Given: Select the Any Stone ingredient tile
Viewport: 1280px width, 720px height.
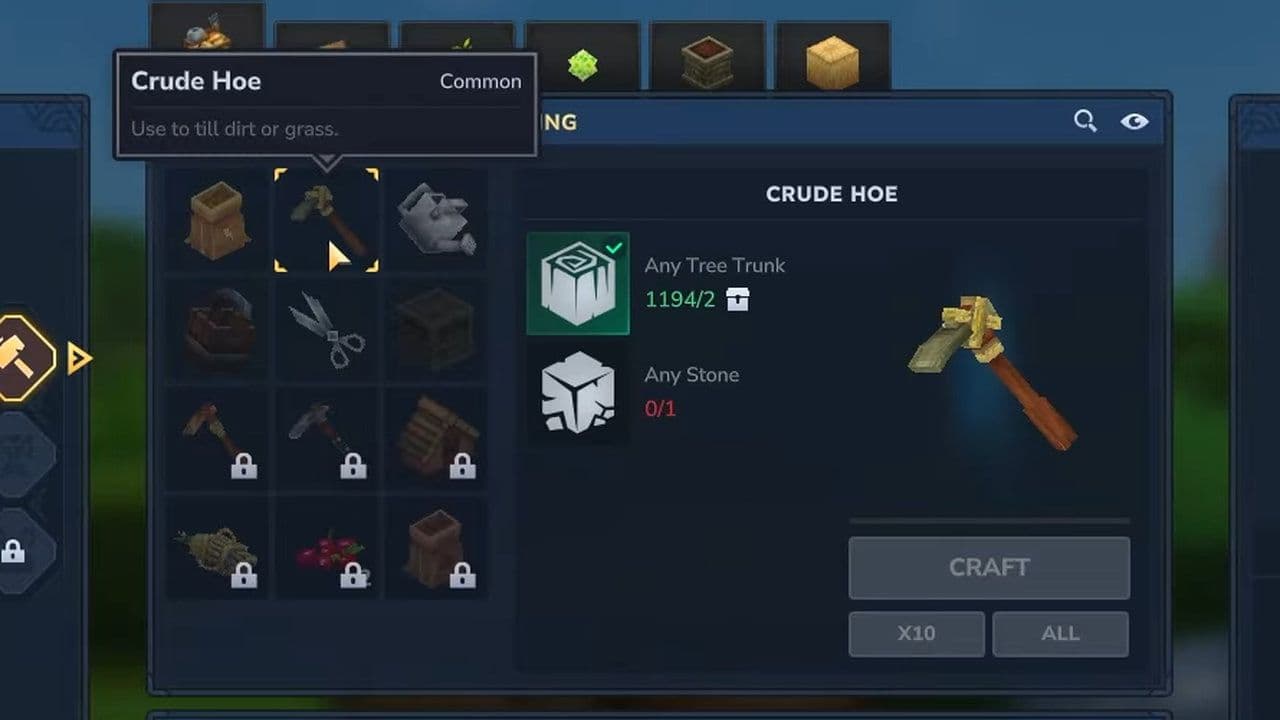Looking at the screenshot, I should (578, 393).
